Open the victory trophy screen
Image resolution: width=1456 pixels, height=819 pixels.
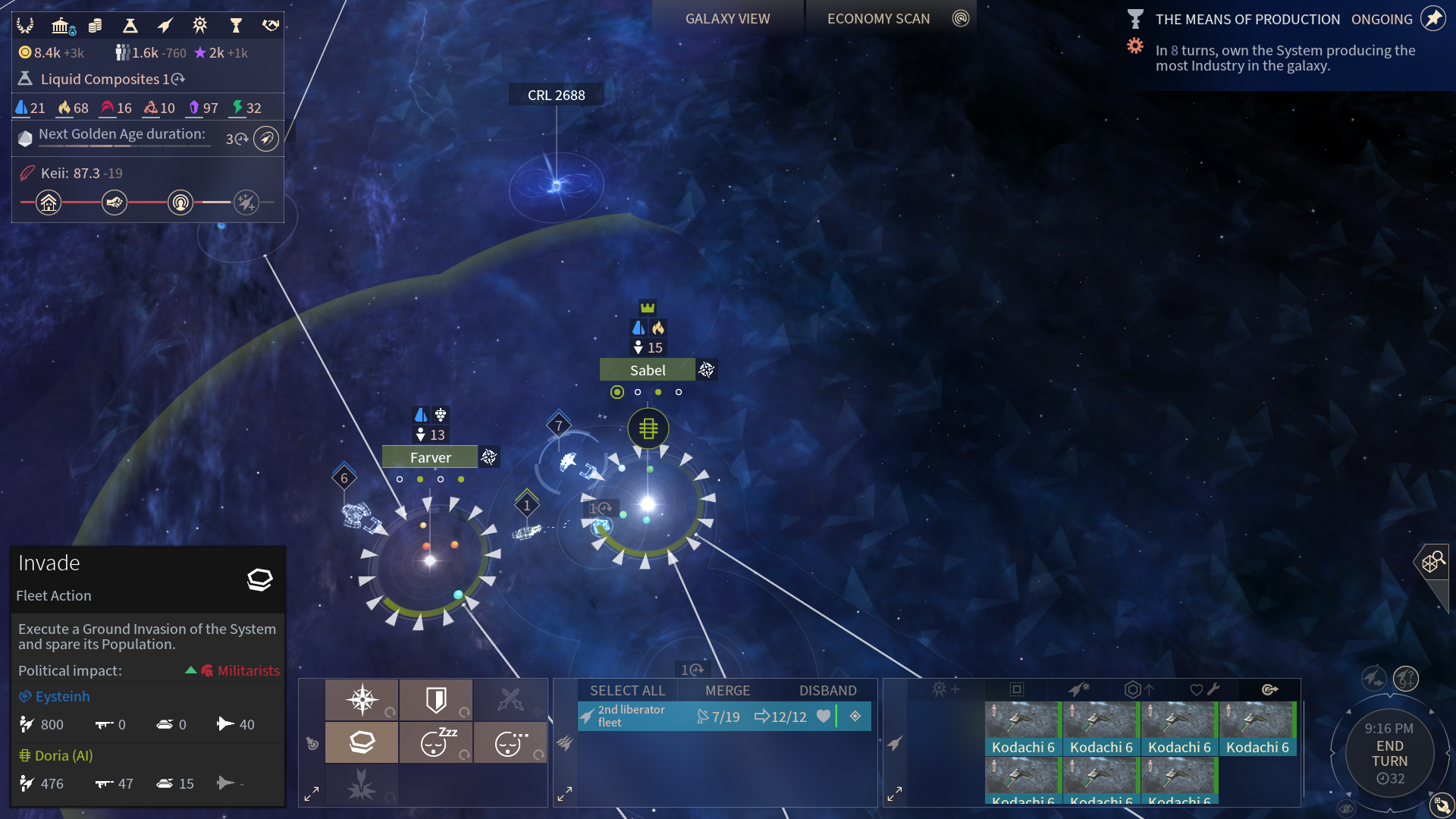coord(236,26)
